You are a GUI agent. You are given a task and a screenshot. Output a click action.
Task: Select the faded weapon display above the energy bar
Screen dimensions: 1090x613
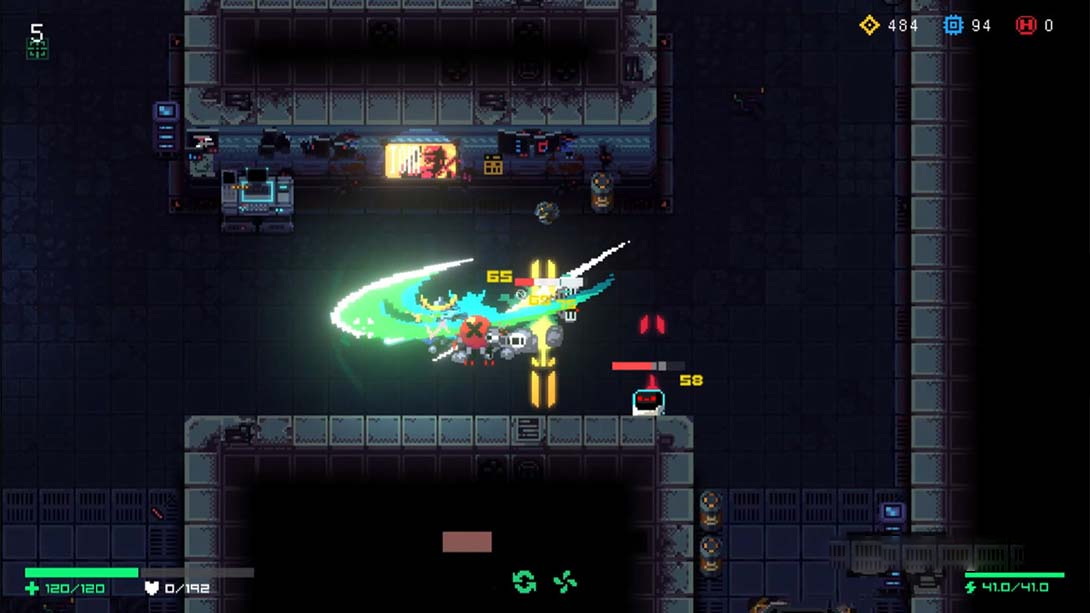(925, 555)
